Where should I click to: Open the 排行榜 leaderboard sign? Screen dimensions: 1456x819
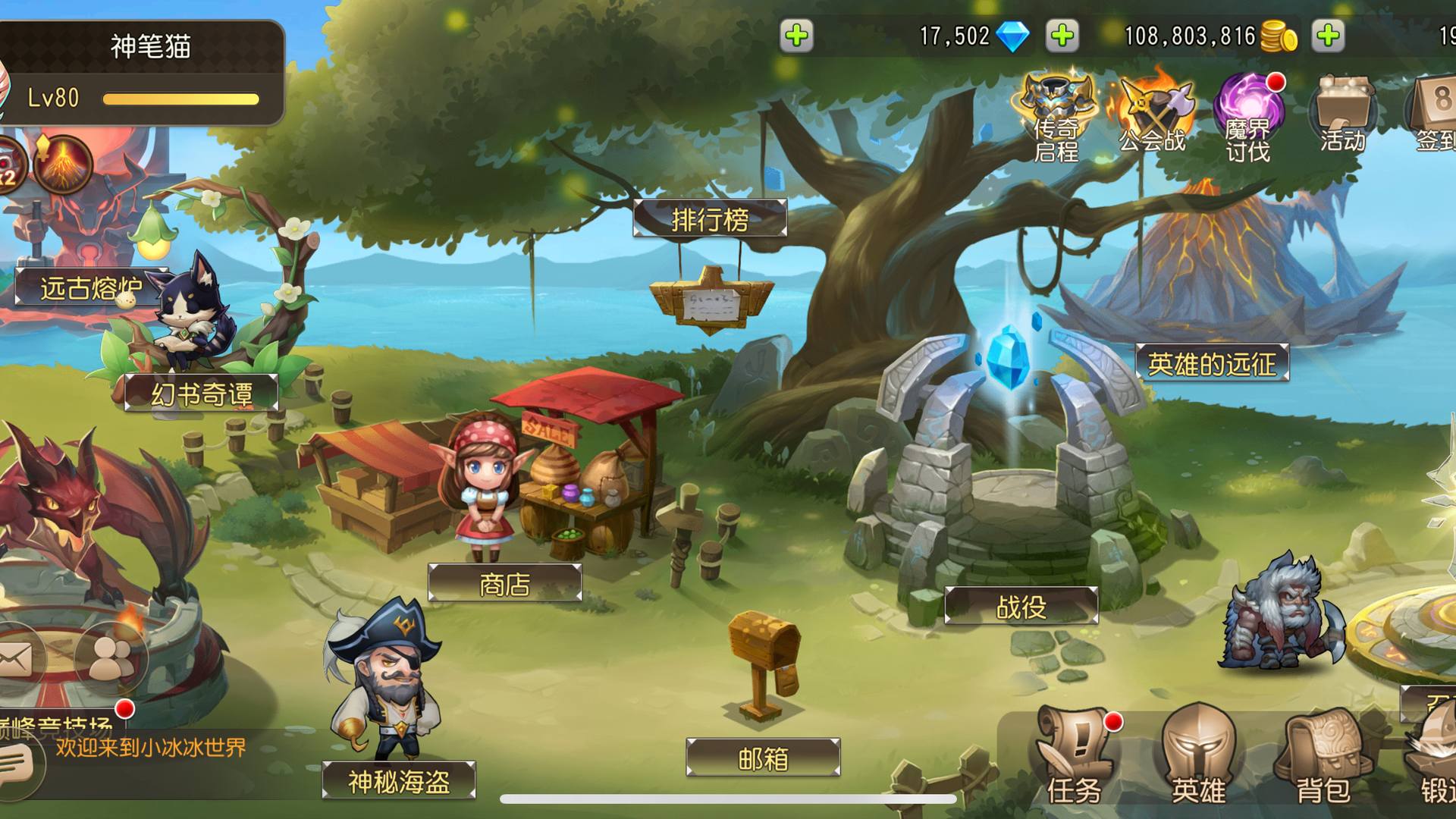click(710, 219)
